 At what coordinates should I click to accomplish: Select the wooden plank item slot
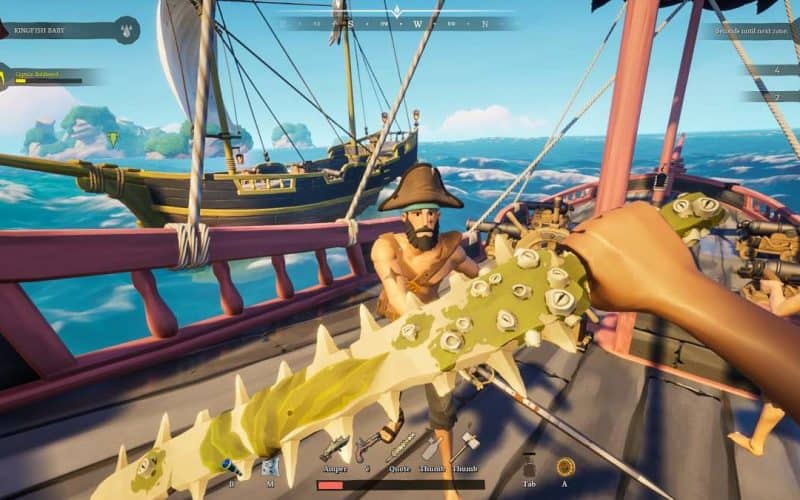coord(432,447)
